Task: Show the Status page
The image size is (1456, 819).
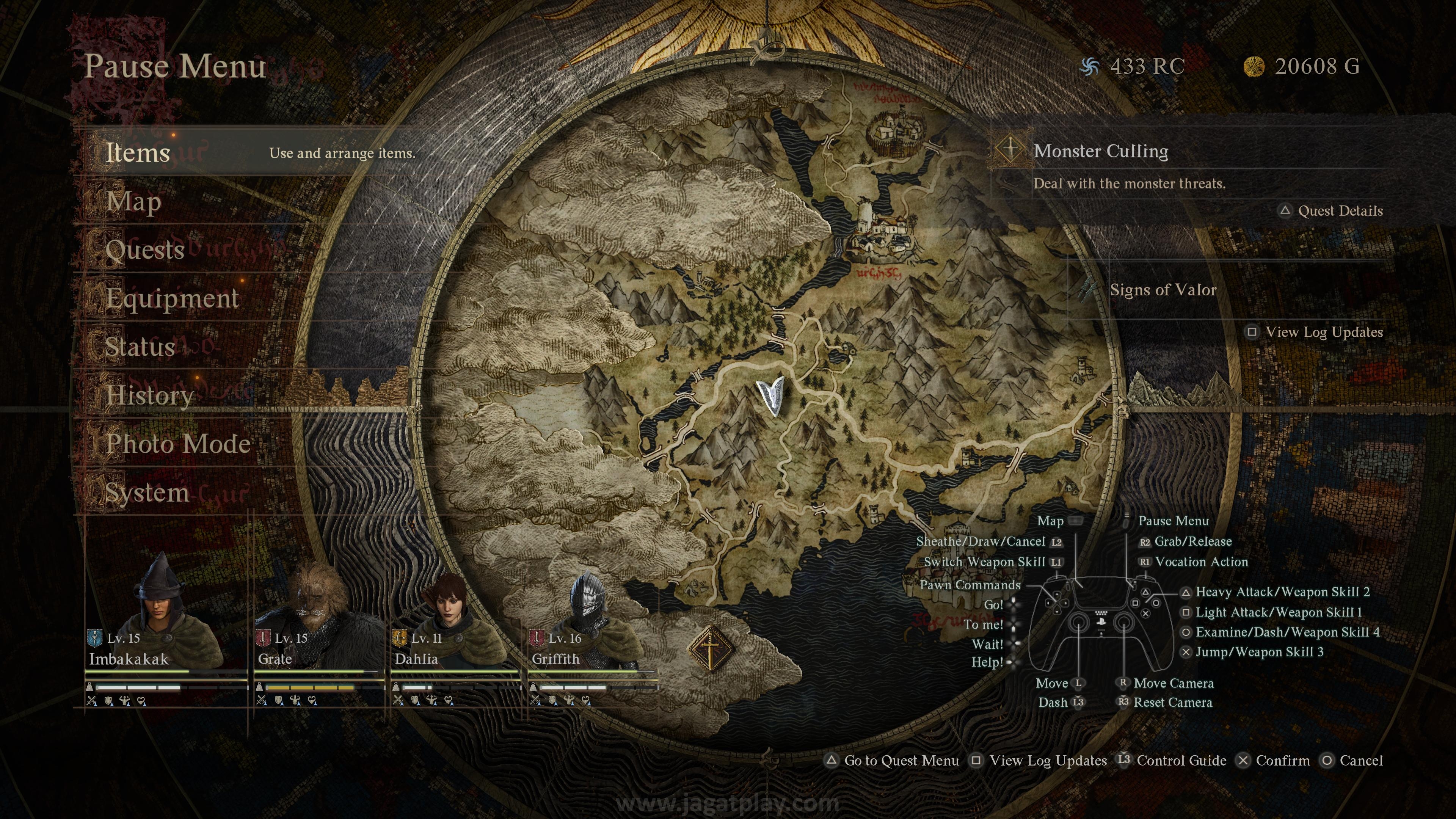Action: point(140,347)
